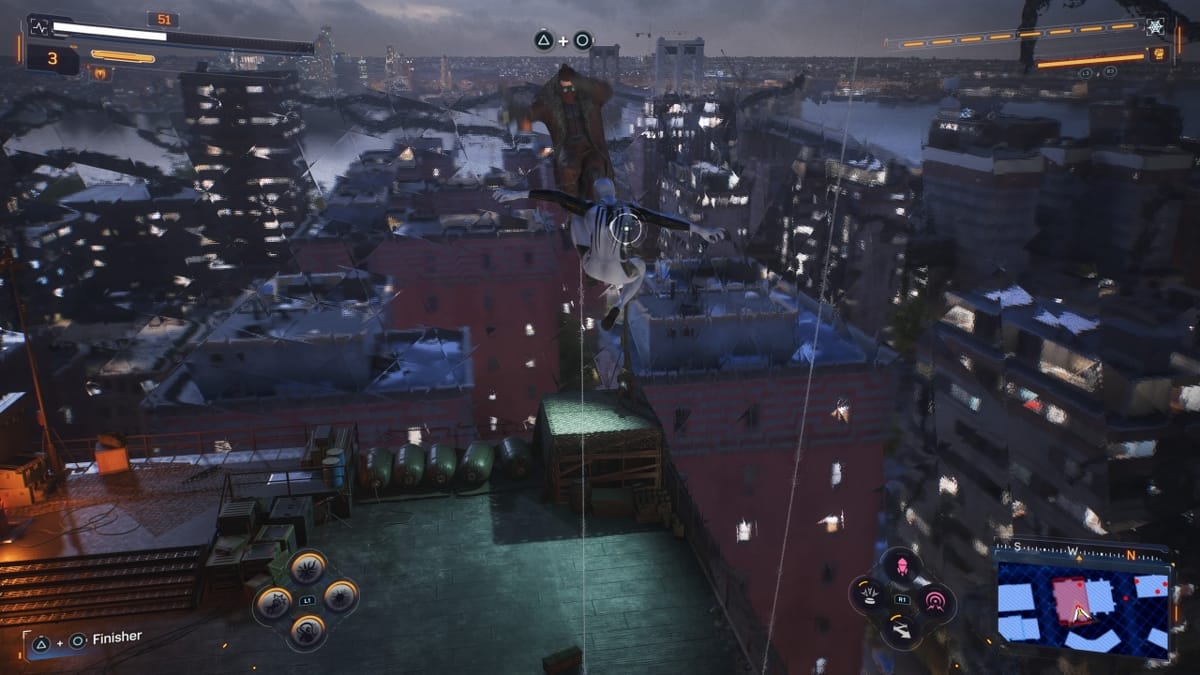Select the pink spider-bot gadget icon
This screenshot has width=1200, height=675.
click(x=902, y=566)
